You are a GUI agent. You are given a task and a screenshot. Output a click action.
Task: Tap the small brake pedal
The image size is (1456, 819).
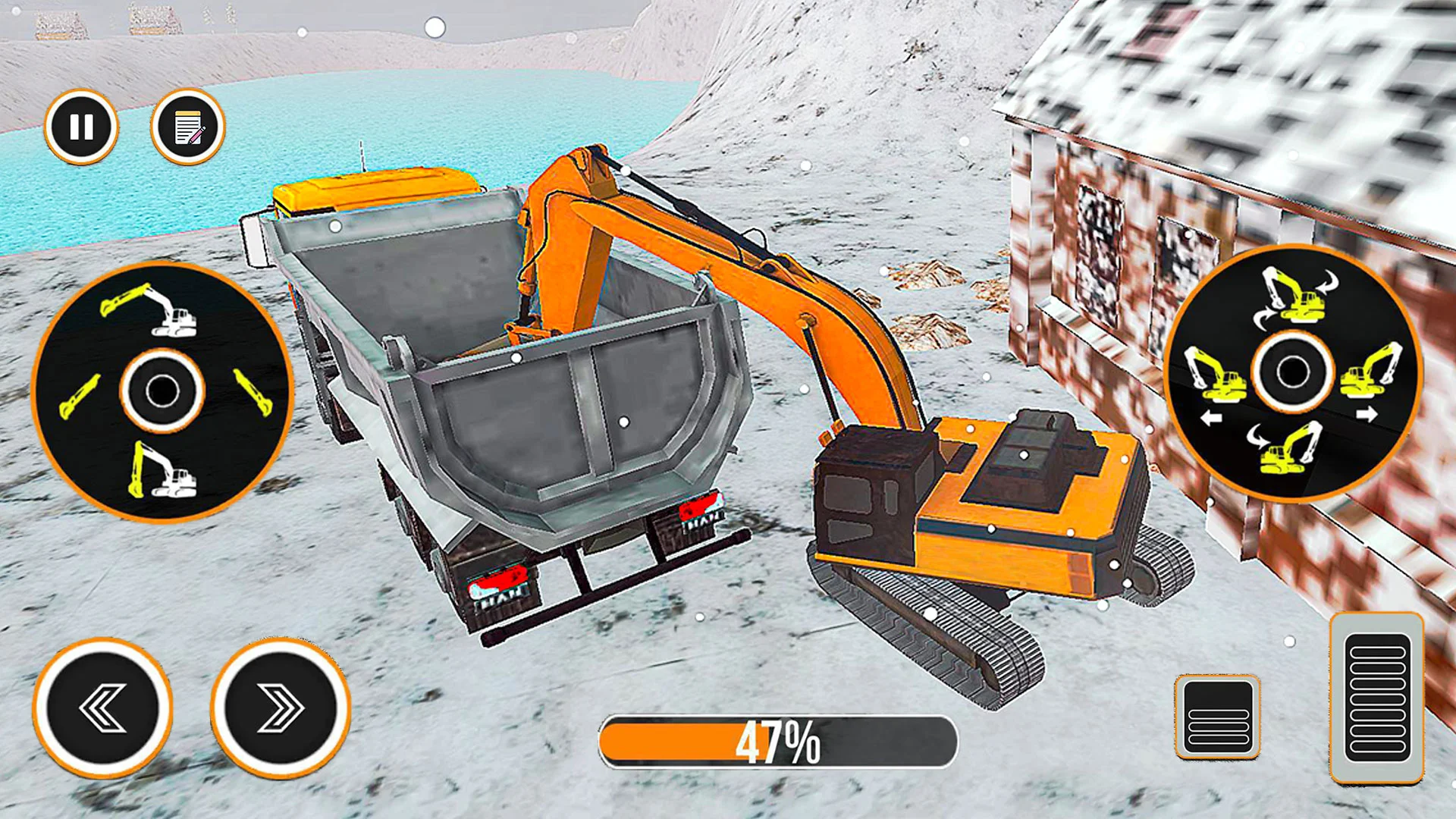tap(1218, 716)
